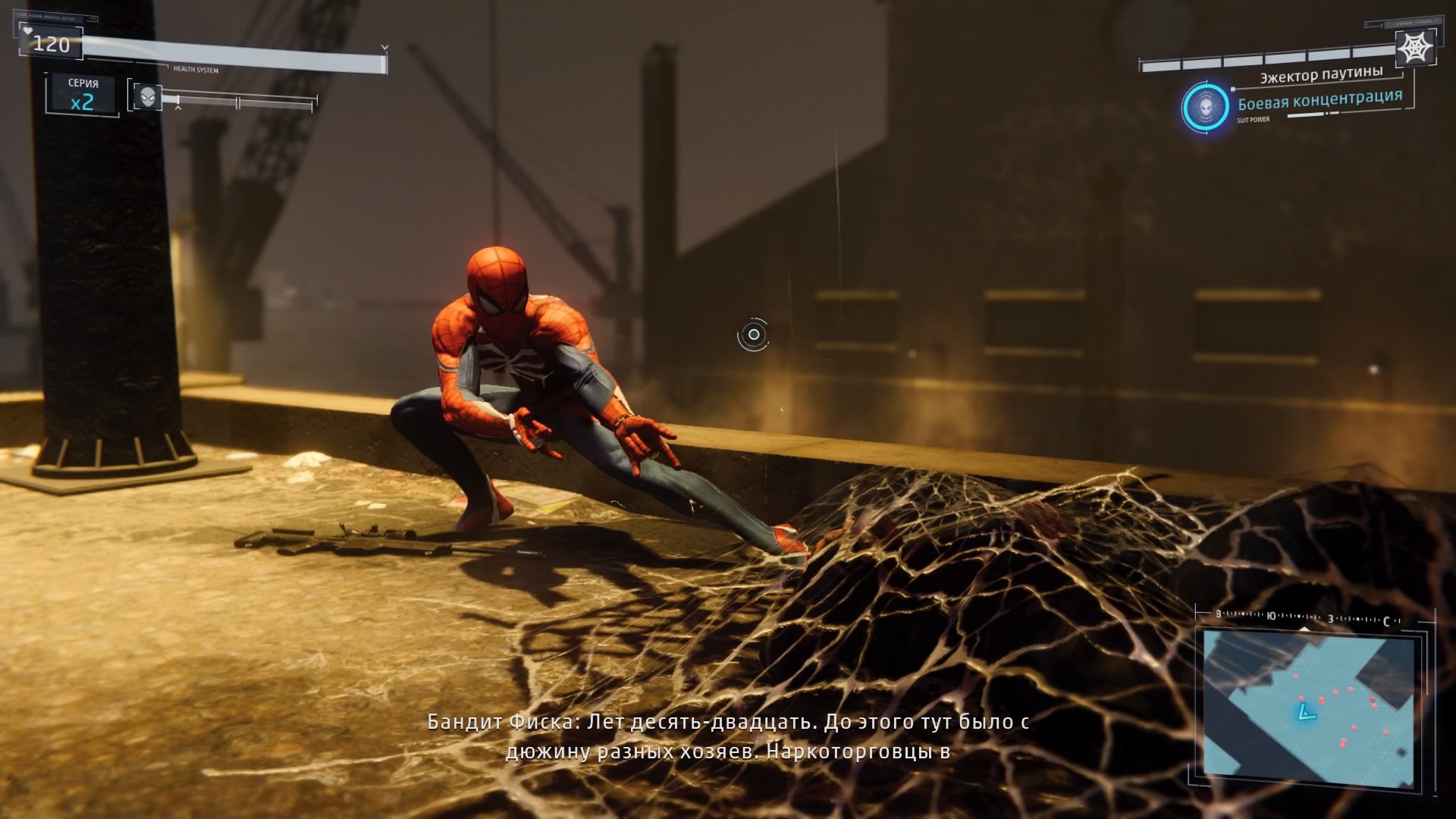Activate the Боевая концентрация suit power icon
The image size is (1456, 819).
point(1205,108)
